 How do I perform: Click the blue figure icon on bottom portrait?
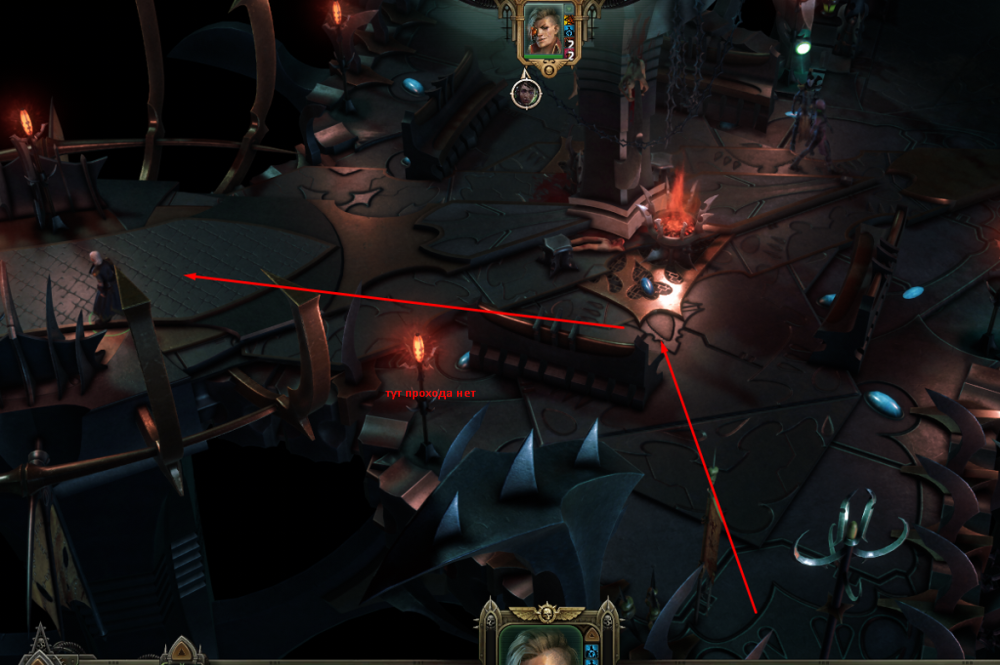pyautogui.click(x=592, y=652)
